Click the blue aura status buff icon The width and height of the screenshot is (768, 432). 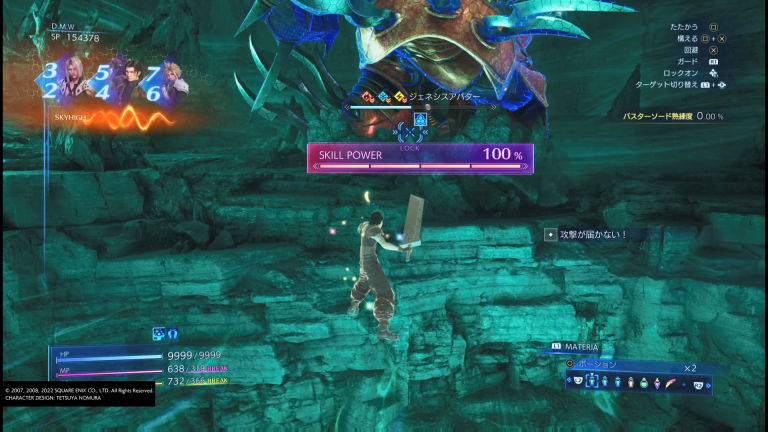[172, 333]
